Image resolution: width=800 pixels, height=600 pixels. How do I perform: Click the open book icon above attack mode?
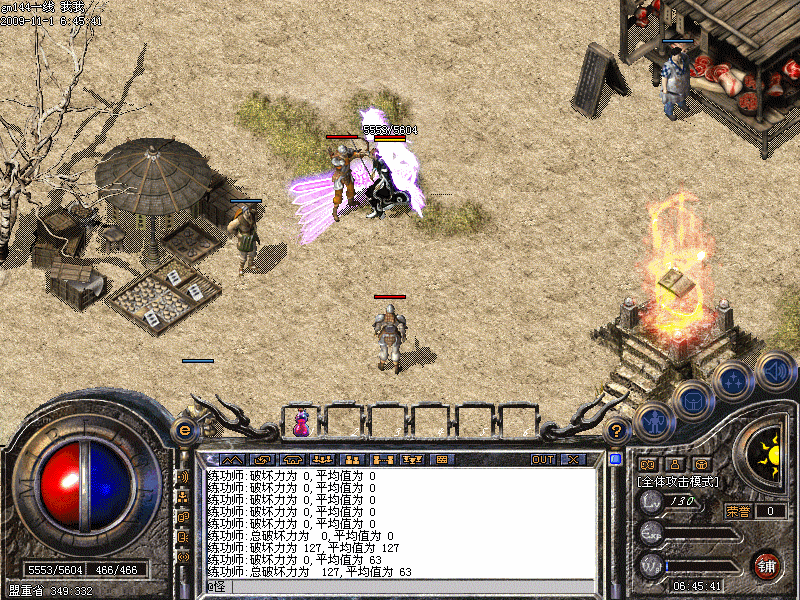point(646,464)
